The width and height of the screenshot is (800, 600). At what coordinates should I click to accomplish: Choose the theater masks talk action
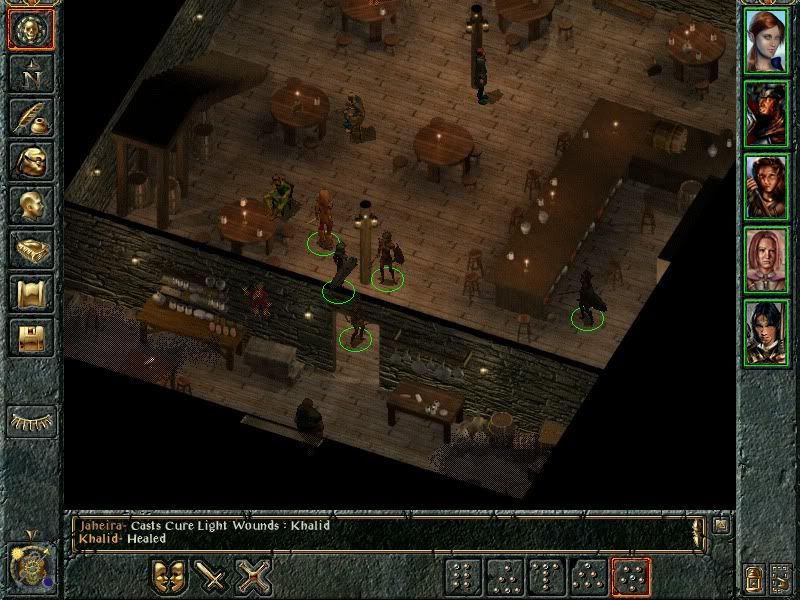click(x=168, y=577)
